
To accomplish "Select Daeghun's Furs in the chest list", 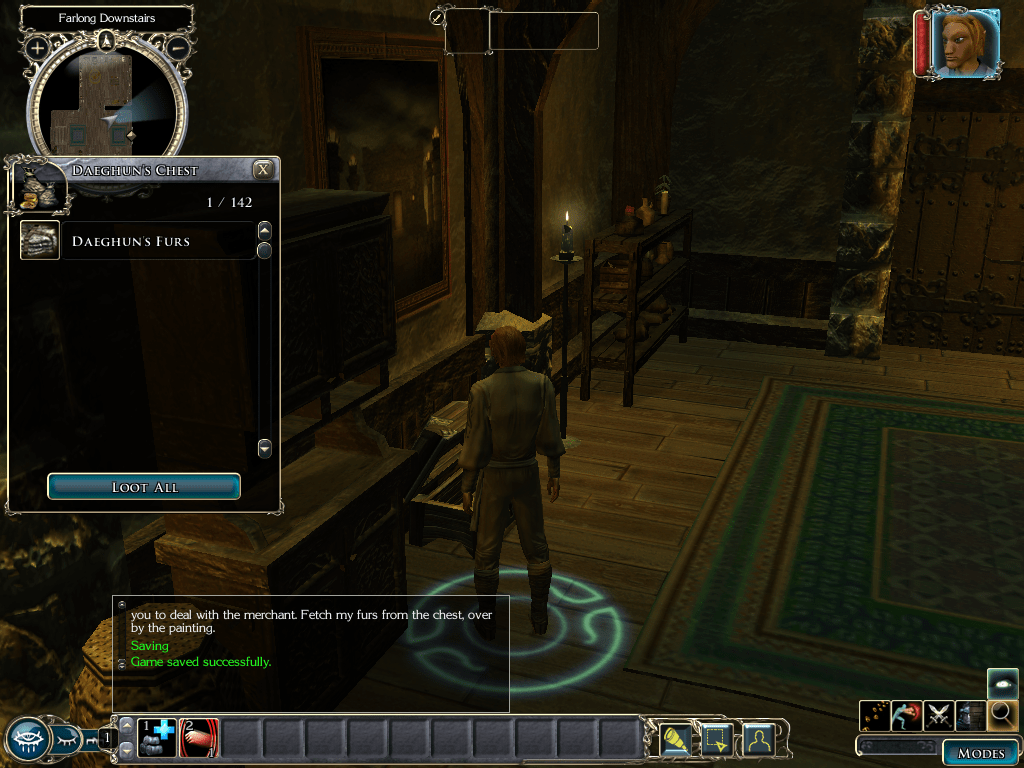I will 130,241.
